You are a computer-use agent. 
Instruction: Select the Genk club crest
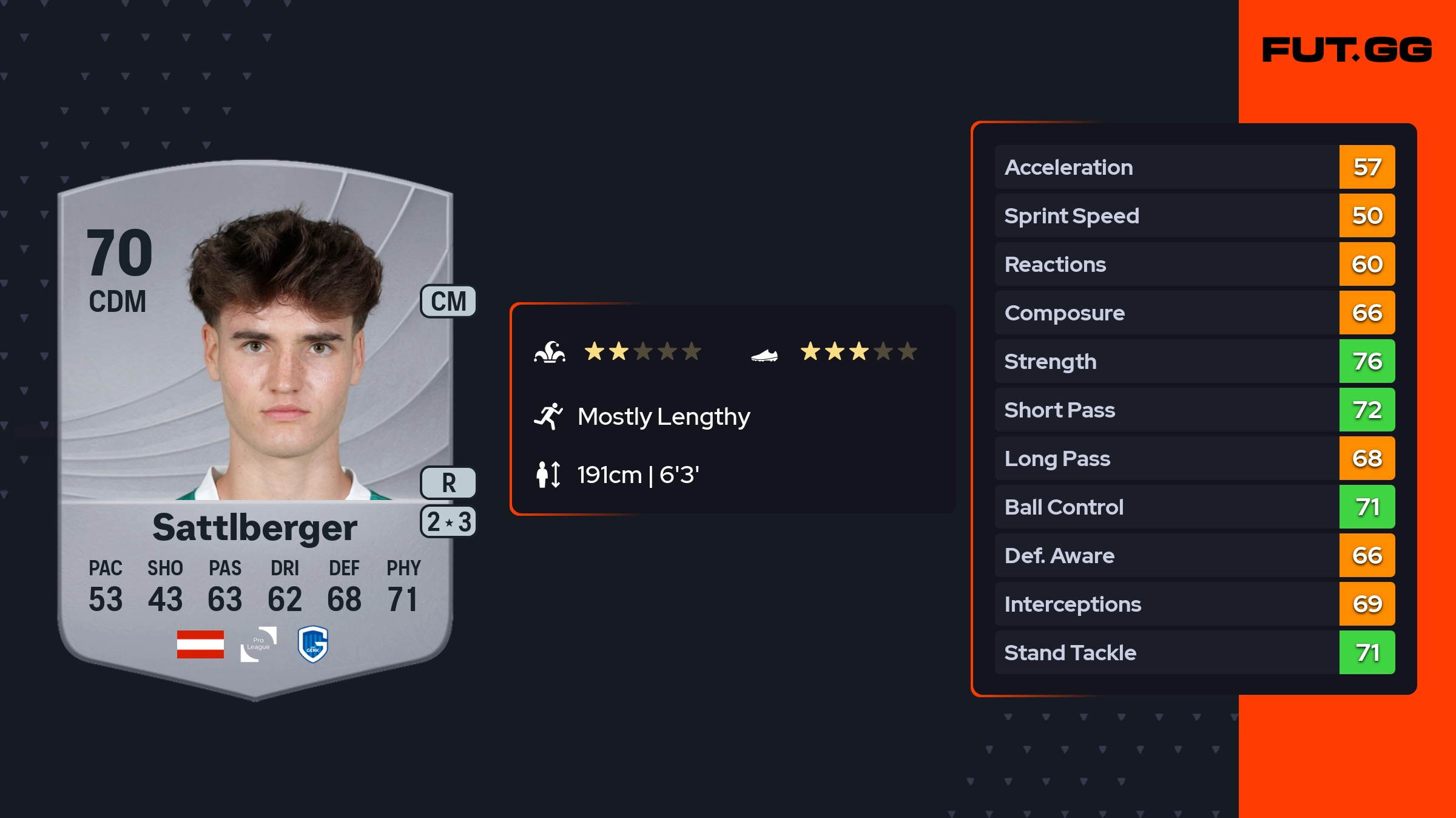point(313,644)
